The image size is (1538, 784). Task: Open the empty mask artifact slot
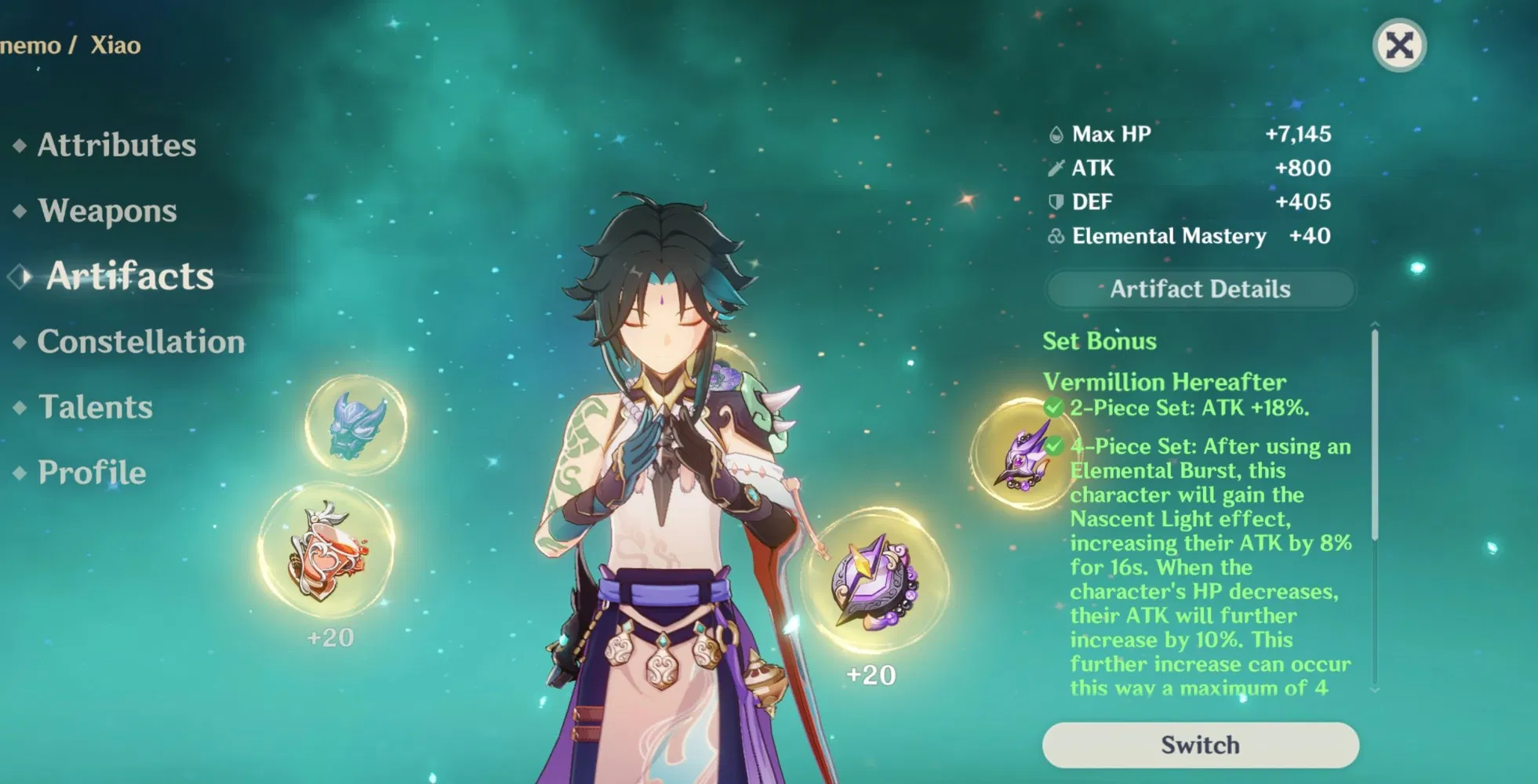click(357, 427)
